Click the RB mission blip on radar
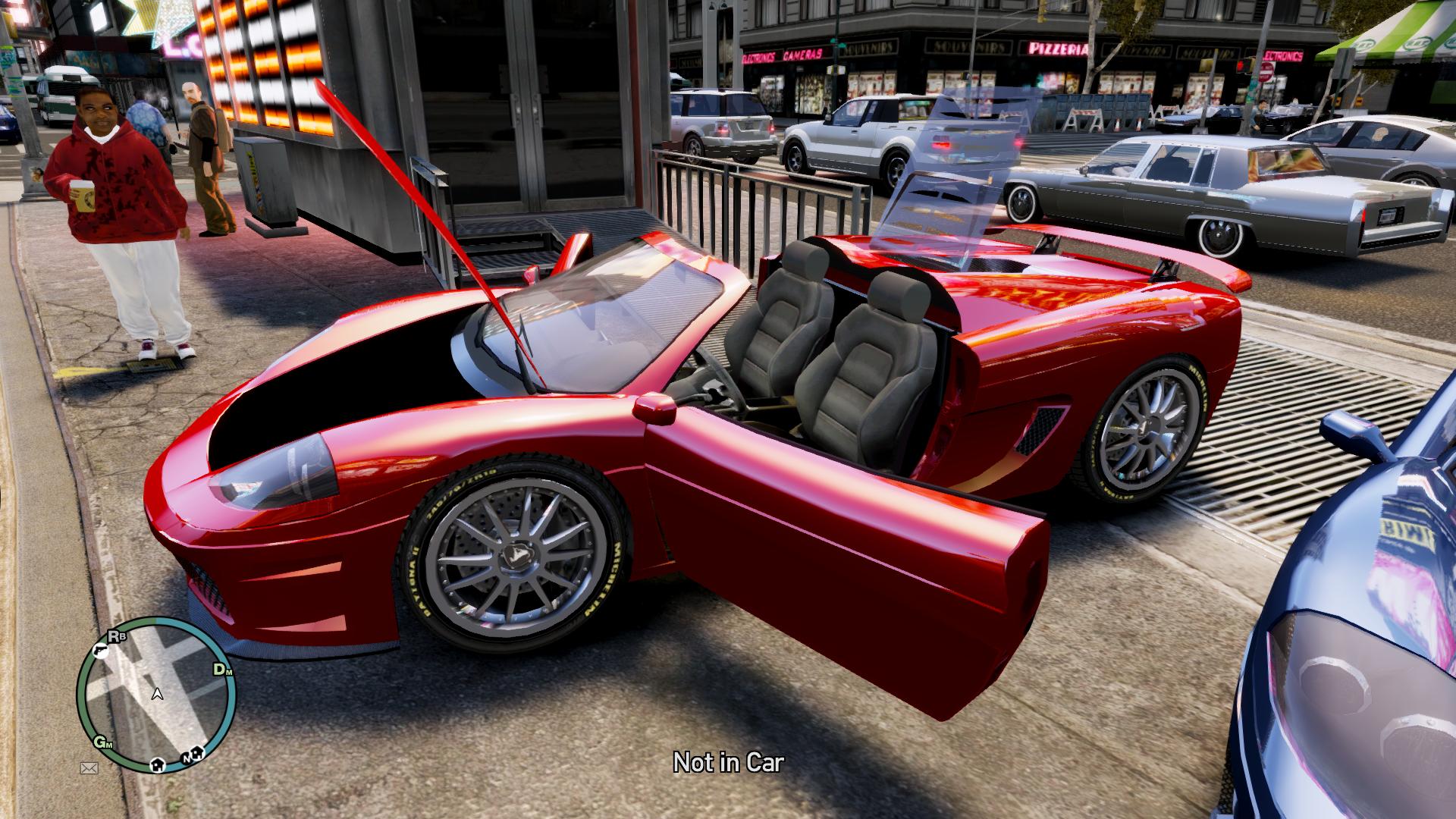 117,635
